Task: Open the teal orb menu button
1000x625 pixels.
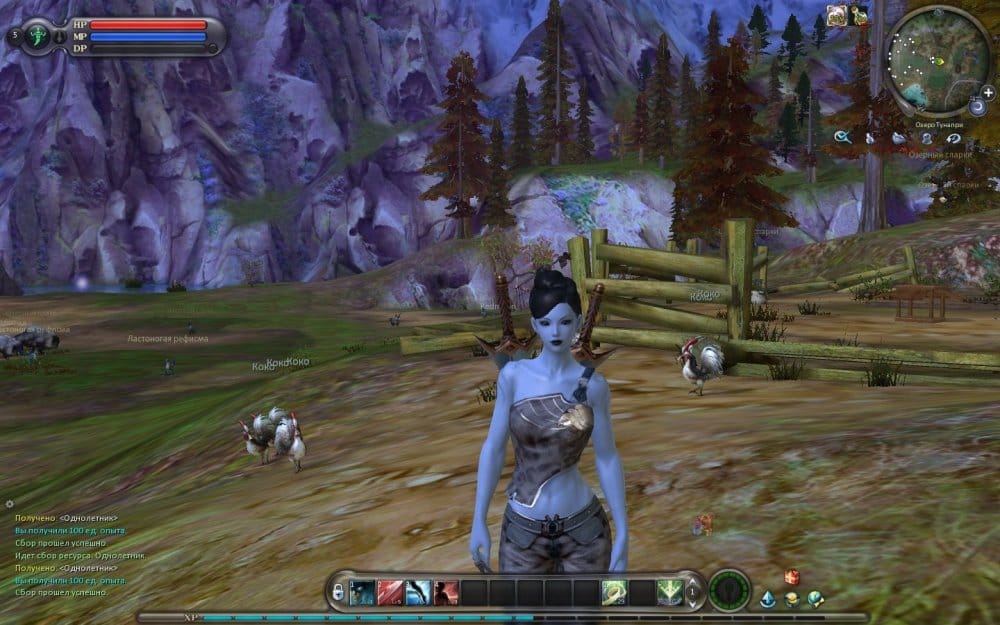Action: tap(816, 598)
